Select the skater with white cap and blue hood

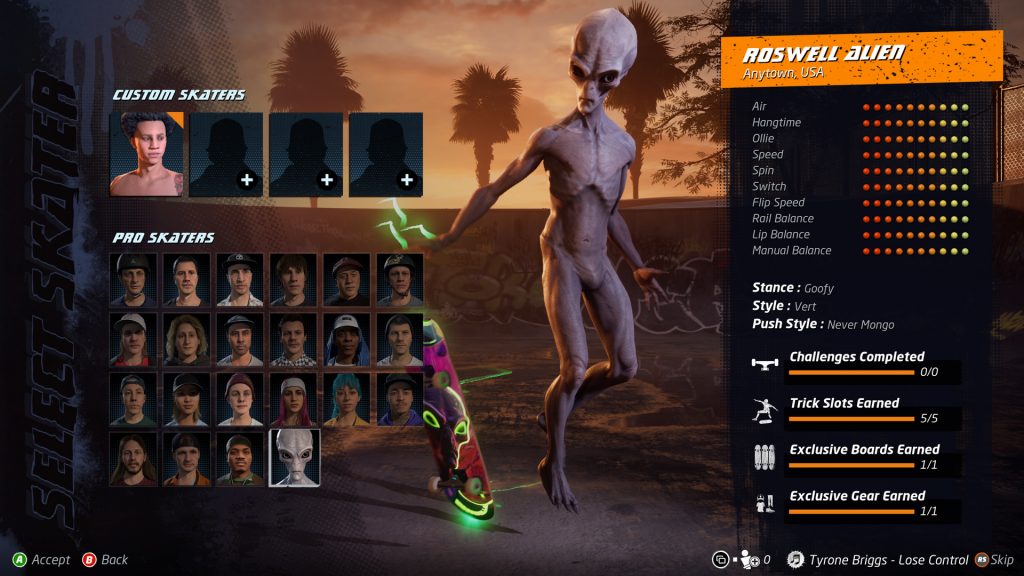click(x=347, y=339)
